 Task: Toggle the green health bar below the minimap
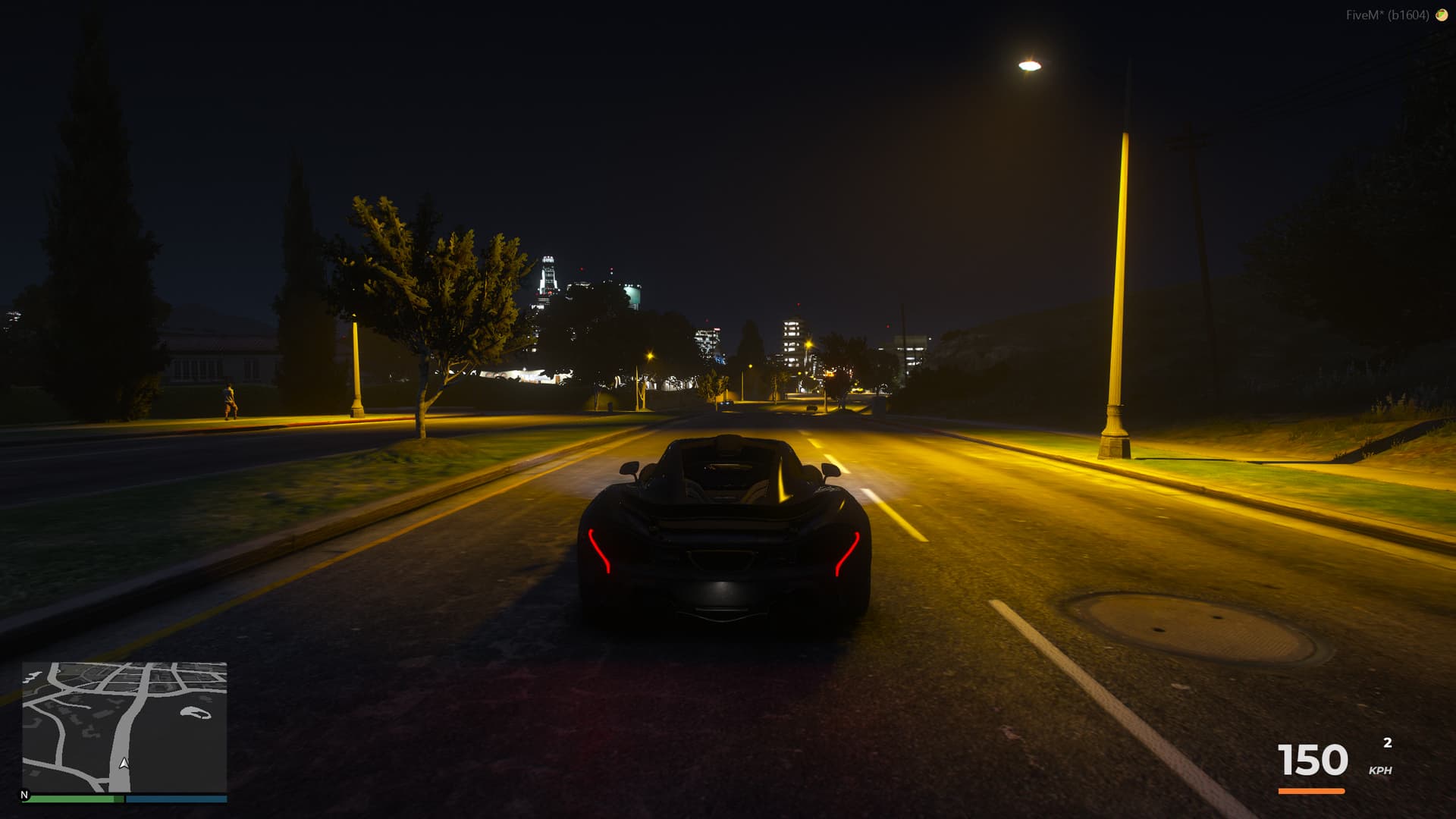pos(72,799)
